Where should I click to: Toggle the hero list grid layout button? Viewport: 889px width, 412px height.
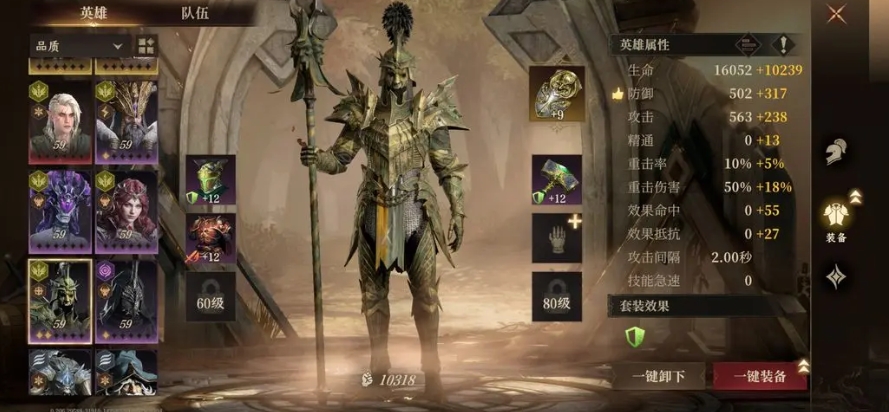(x=146, y=46)
